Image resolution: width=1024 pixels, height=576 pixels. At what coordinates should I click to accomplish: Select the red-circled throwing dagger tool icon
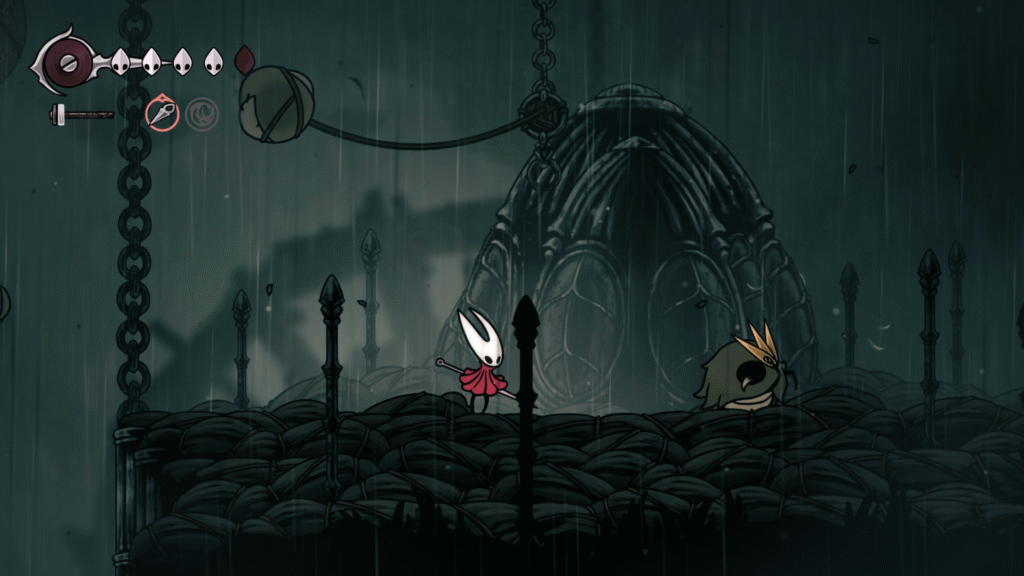click(x=162, y=113)
